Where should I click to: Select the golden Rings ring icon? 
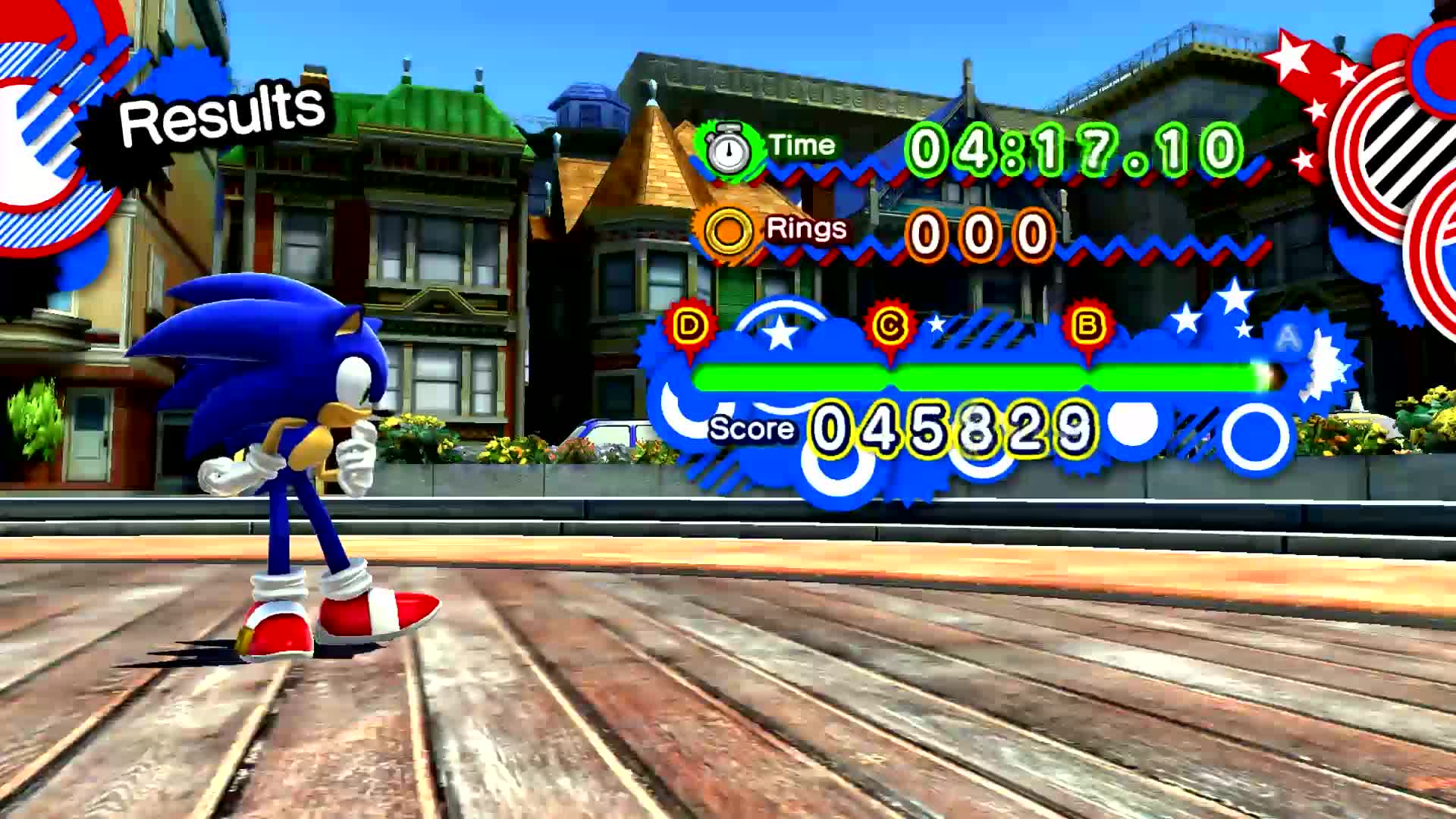pyautogui.click(x=726, y=230)
